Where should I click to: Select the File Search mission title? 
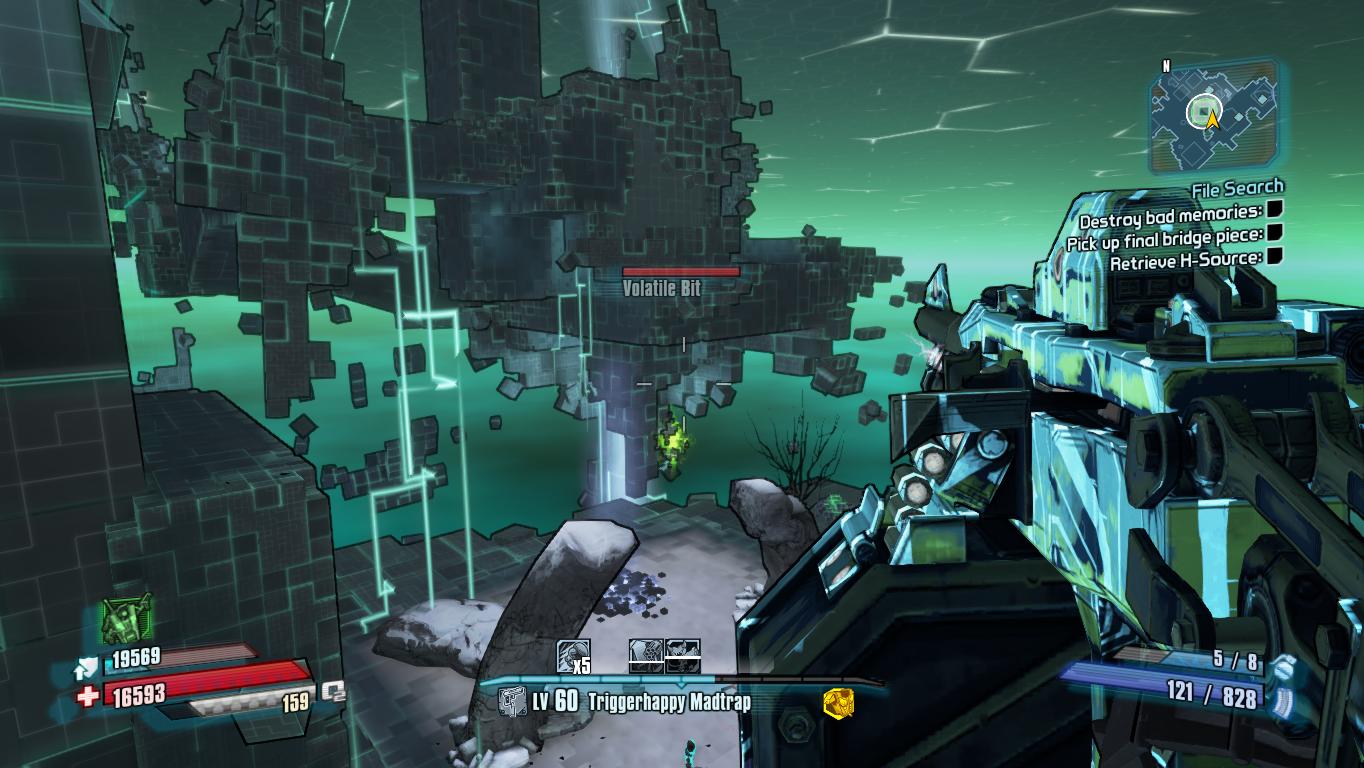coord(1237,188)
